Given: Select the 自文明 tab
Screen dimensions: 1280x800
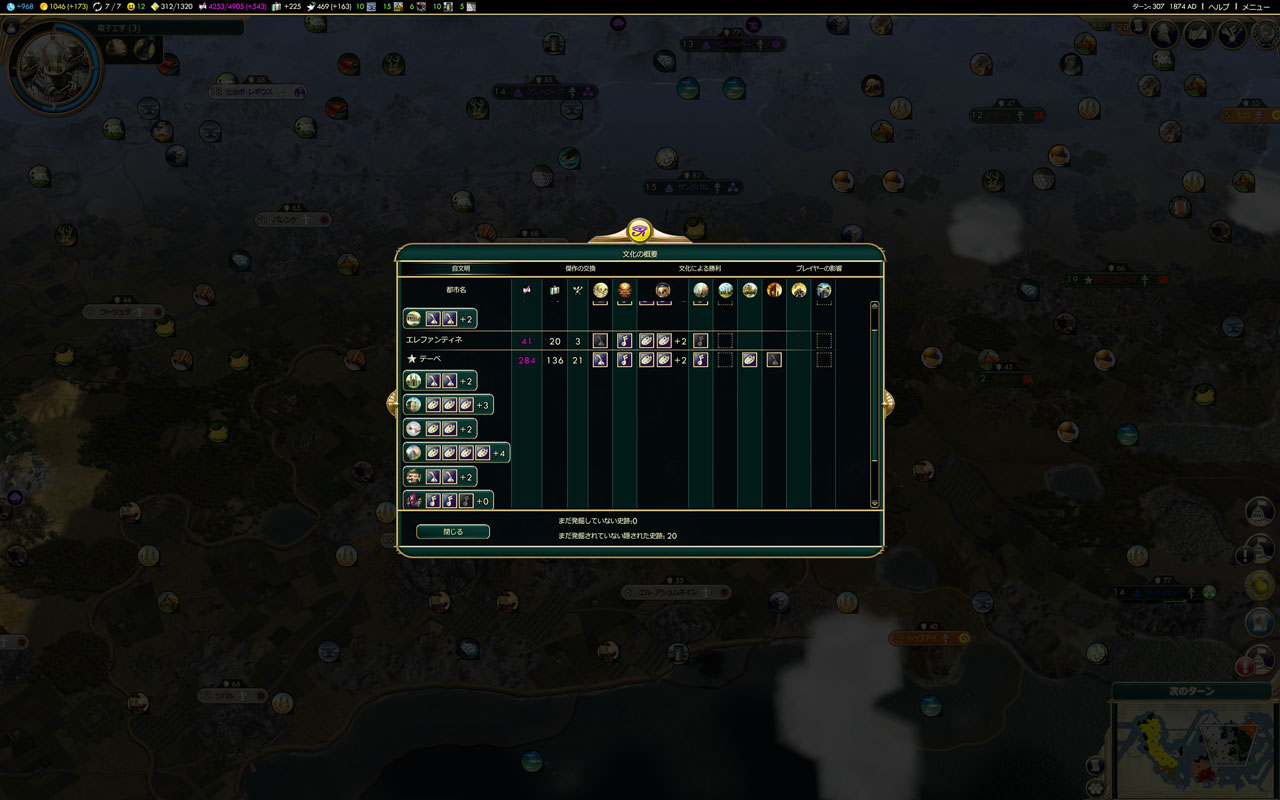Looking at the screenshot, I should (460, 269).
